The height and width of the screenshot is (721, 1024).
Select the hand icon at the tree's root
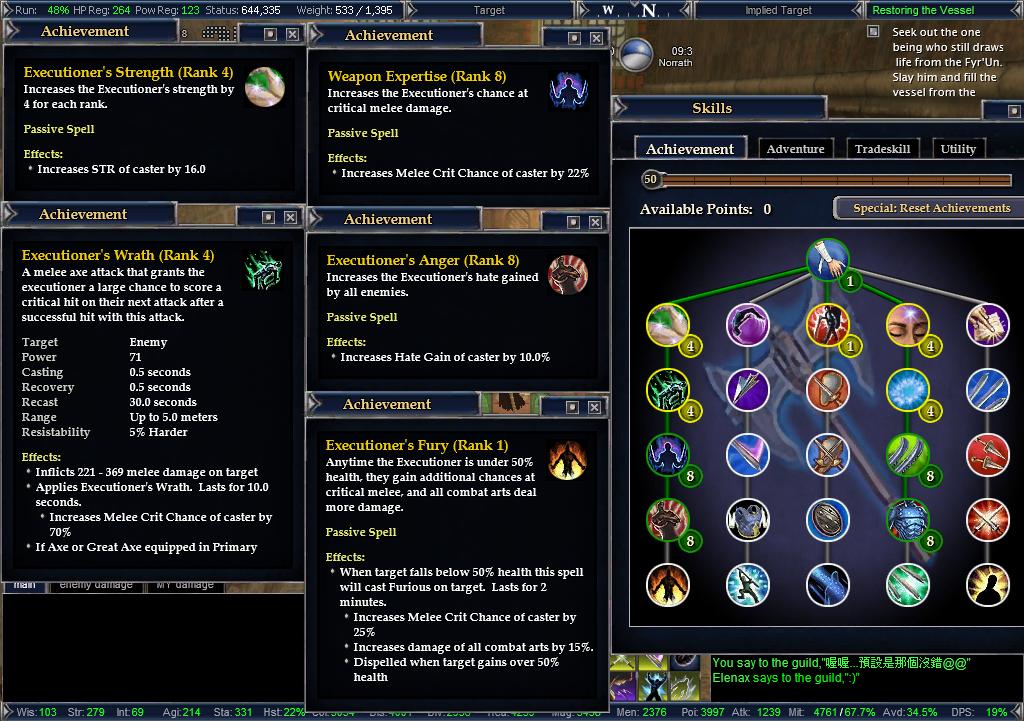coord(827,258)
